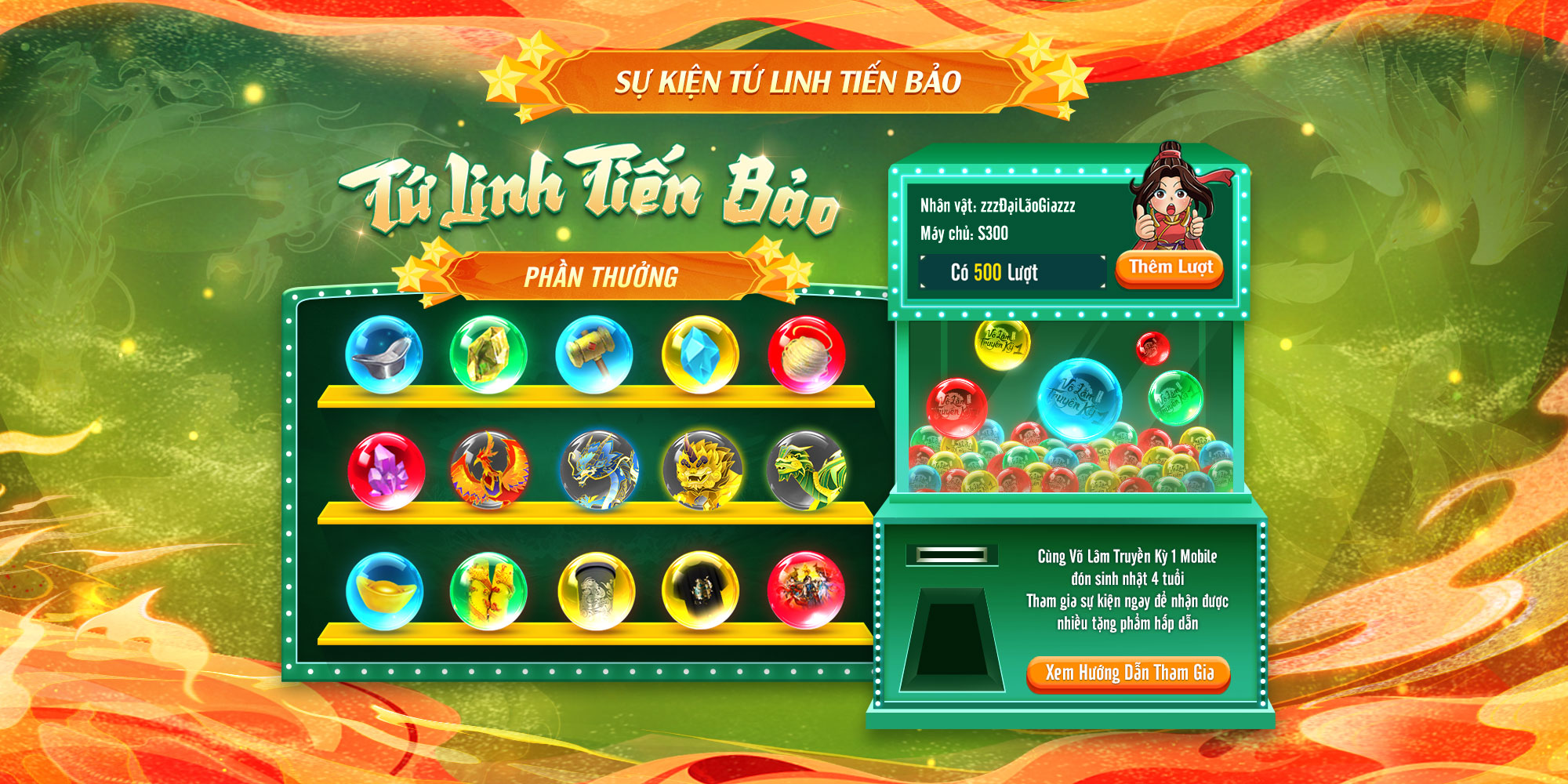The width and height of the screenshot is (1568, 784).
Task: Choose the purple crystal prize orb
Action: pyautogui.click(x=386, y=471)
